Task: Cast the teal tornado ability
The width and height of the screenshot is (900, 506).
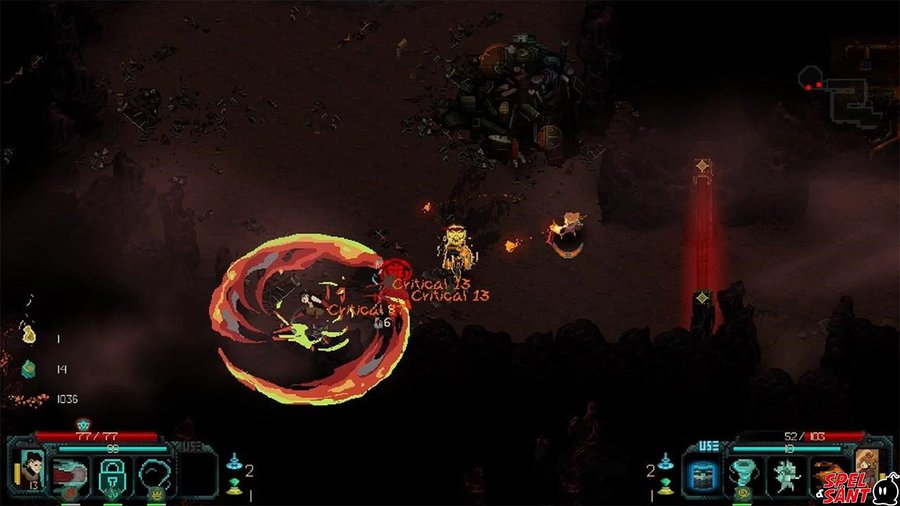Action: tap(742, 475)
